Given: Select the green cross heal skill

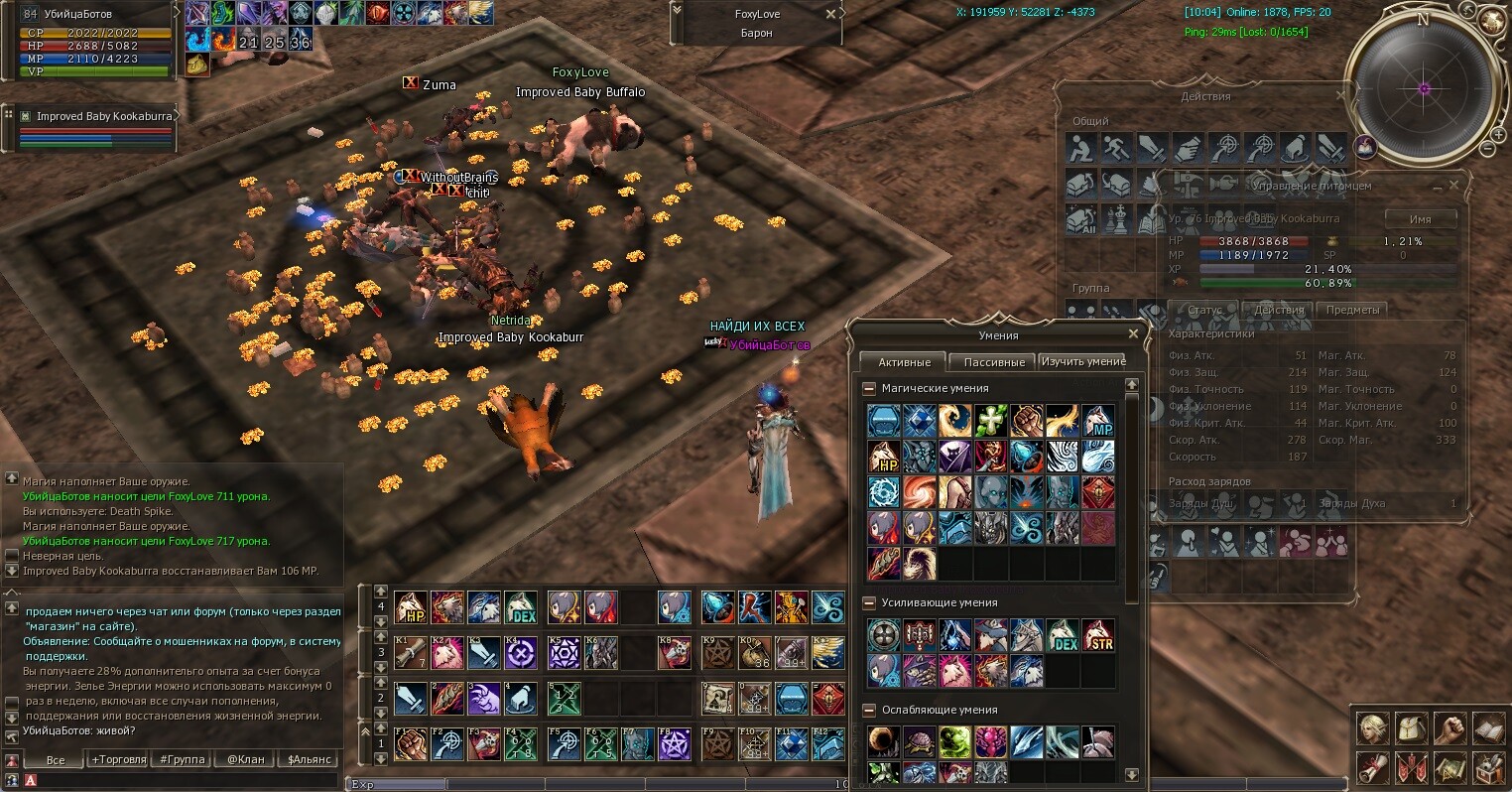Looking at the screenshot, I should [990, 421].
